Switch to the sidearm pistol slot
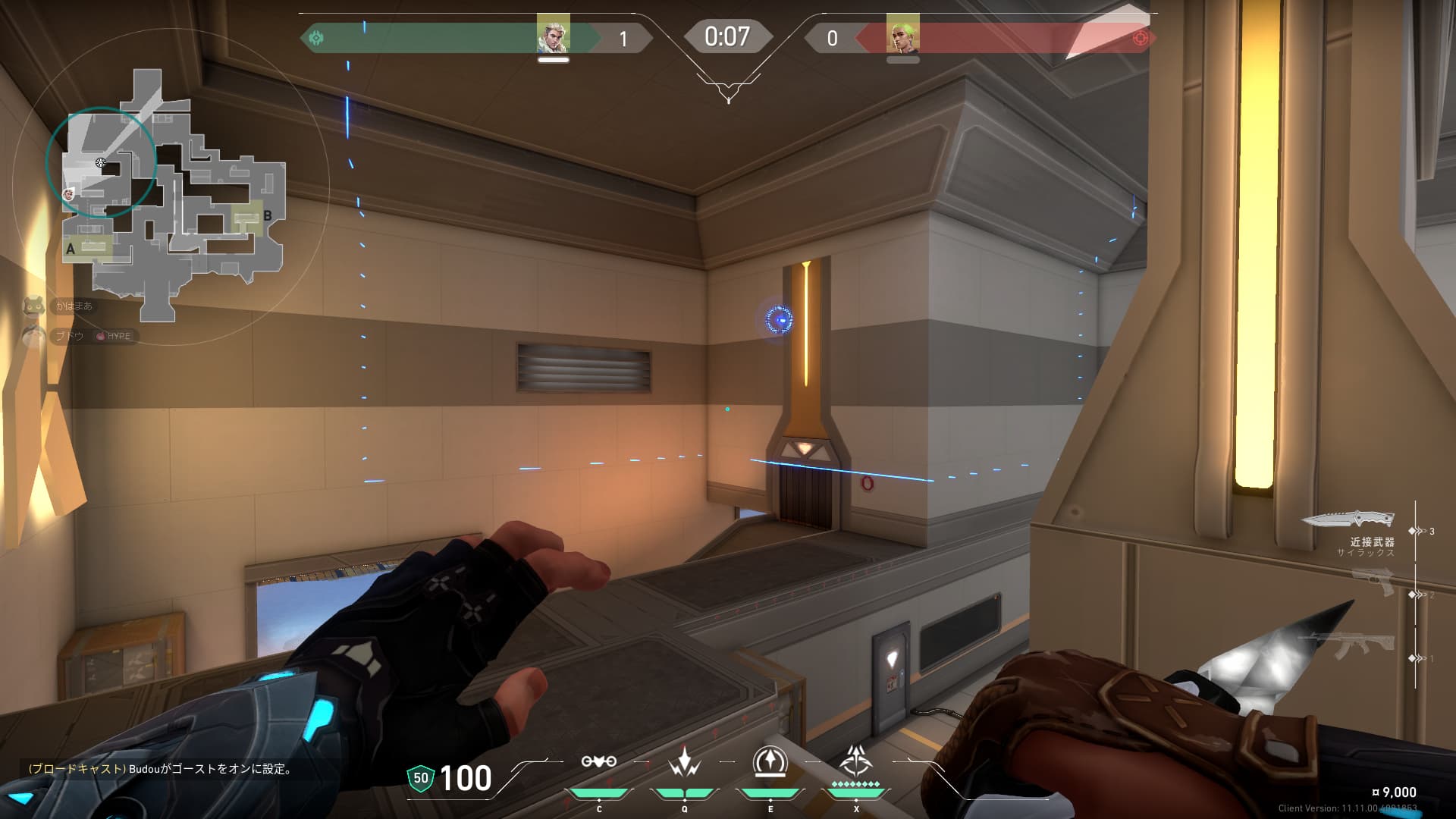Viewport: 1456px width, 819px height. 1373,582
